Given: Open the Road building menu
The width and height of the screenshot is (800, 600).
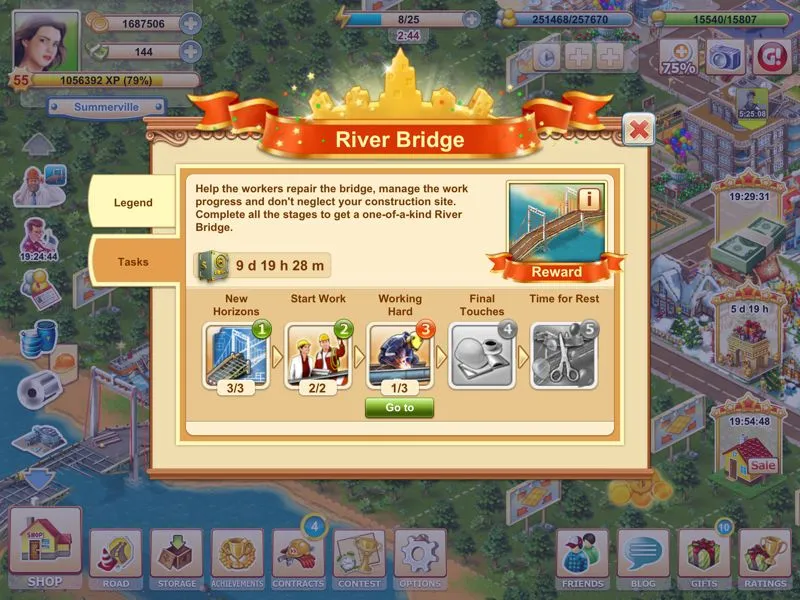Looking at the screenshot, I should coord(115,558).
